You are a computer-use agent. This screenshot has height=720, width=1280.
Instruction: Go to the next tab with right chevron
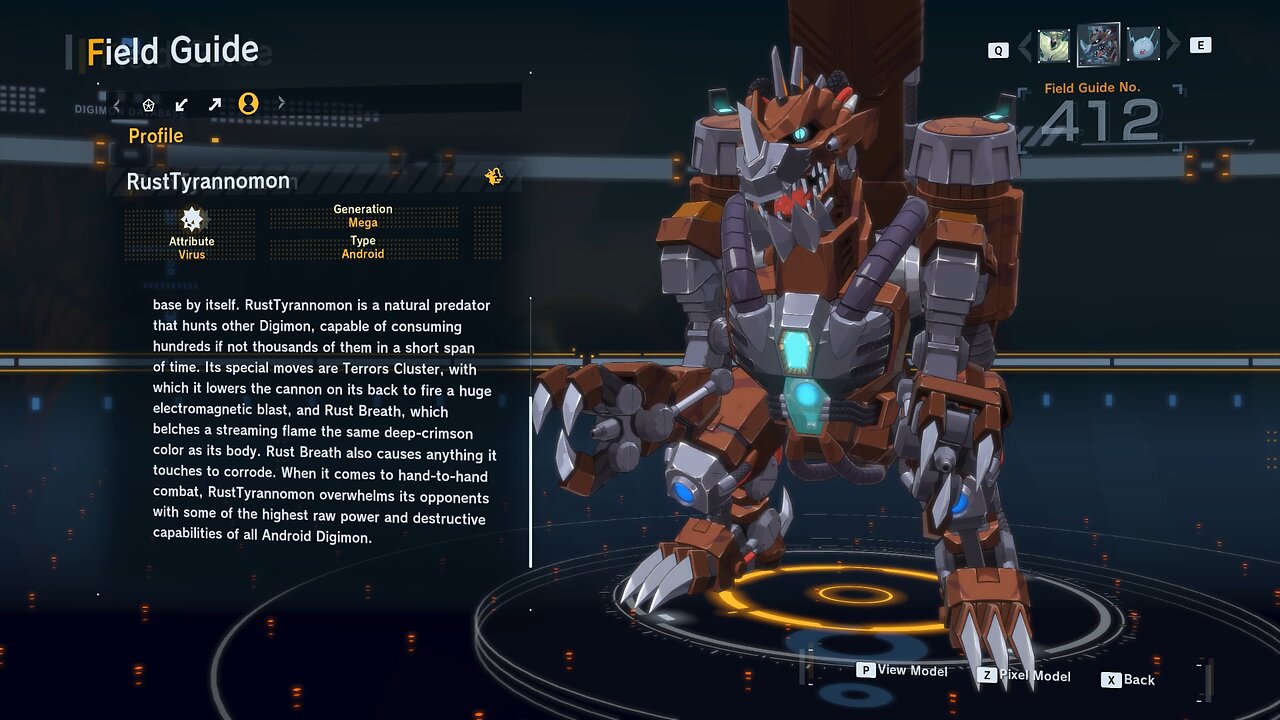[x=281, y=103]
